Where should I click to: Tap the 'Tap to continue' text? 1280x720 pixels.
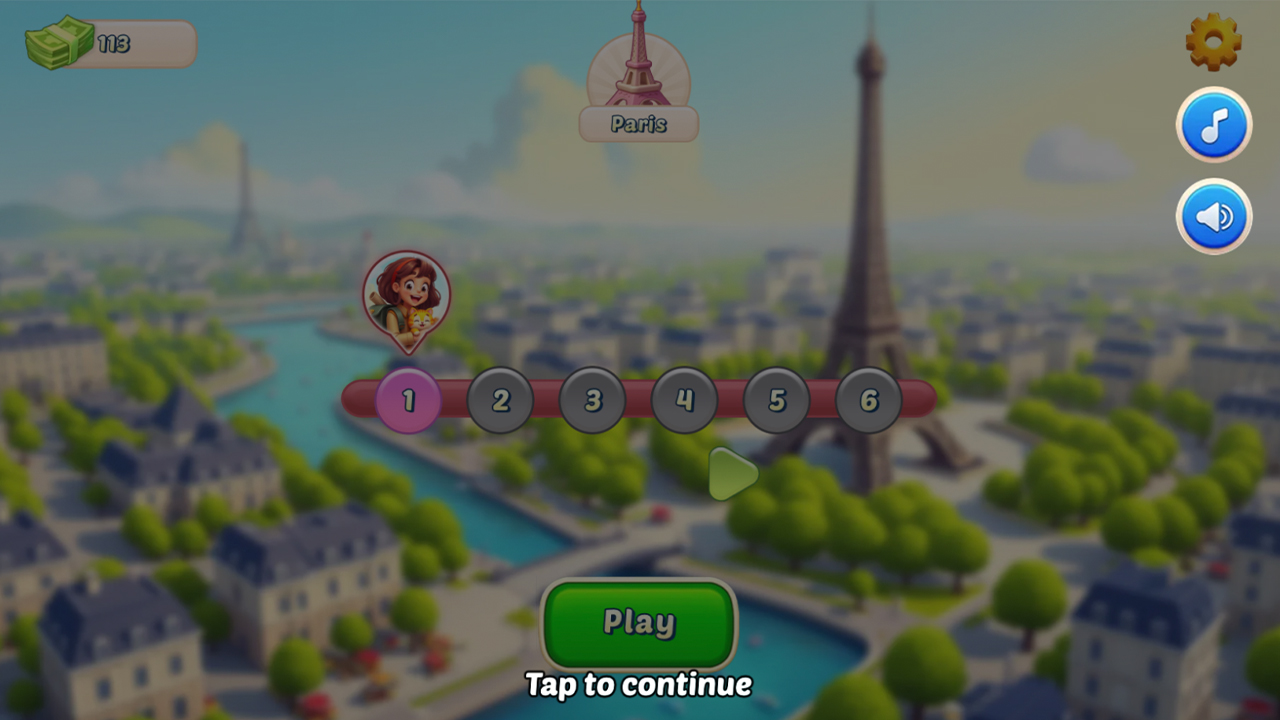[x=639, y=686]
